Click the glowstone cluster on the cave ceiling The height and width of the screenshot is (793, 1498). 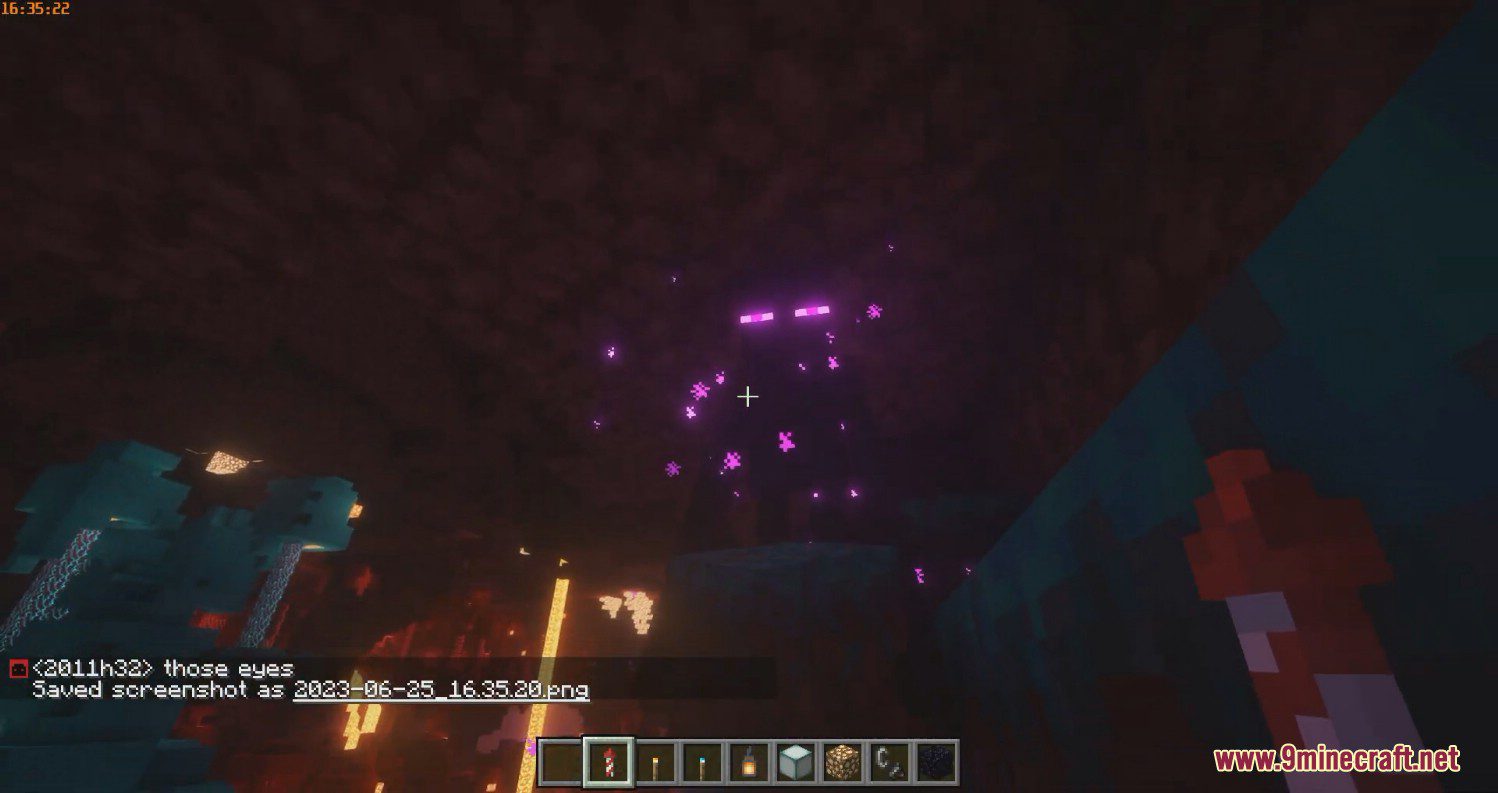[225, 465]
